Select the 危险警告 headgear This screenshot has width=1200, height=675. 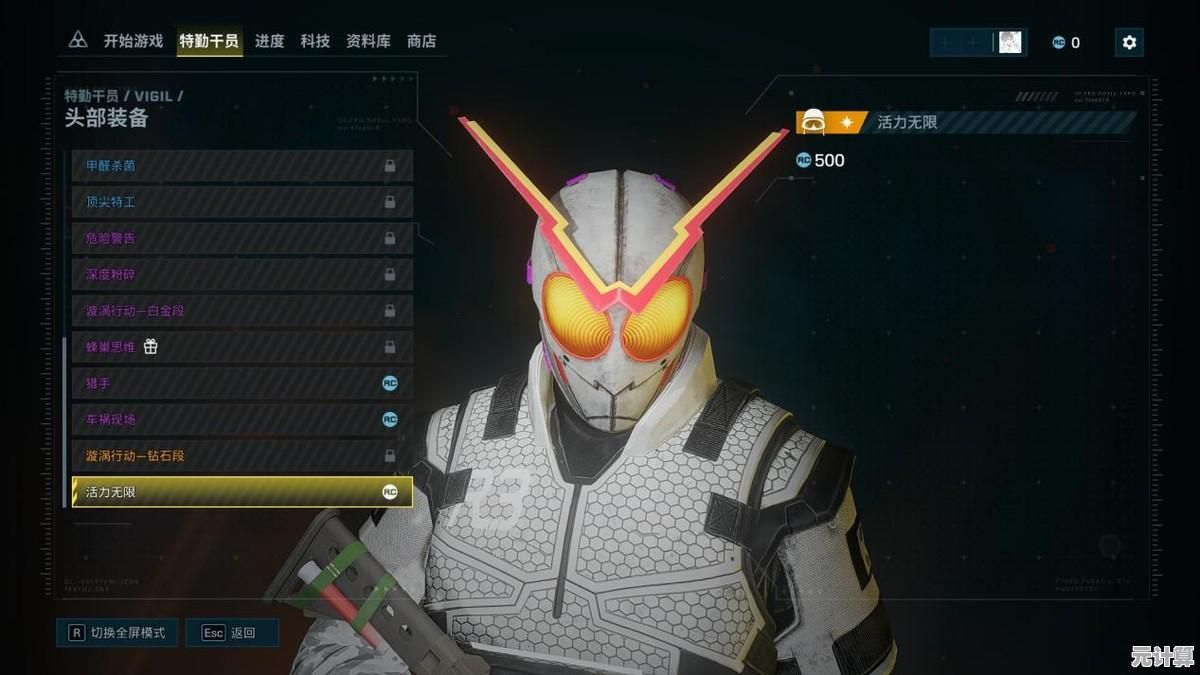[242, 238]
